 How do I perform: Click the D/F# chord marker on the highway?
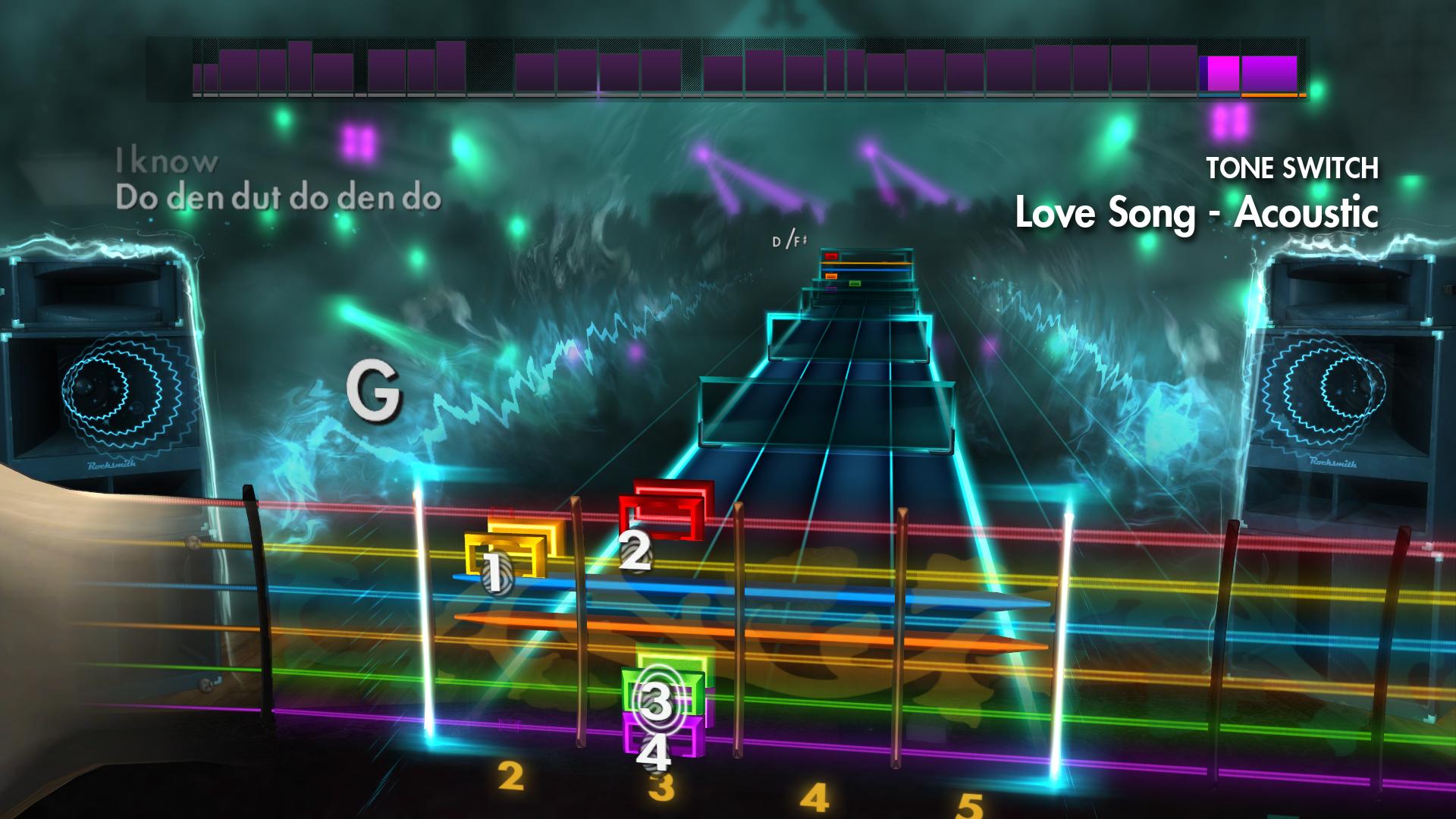click(787, 241)
